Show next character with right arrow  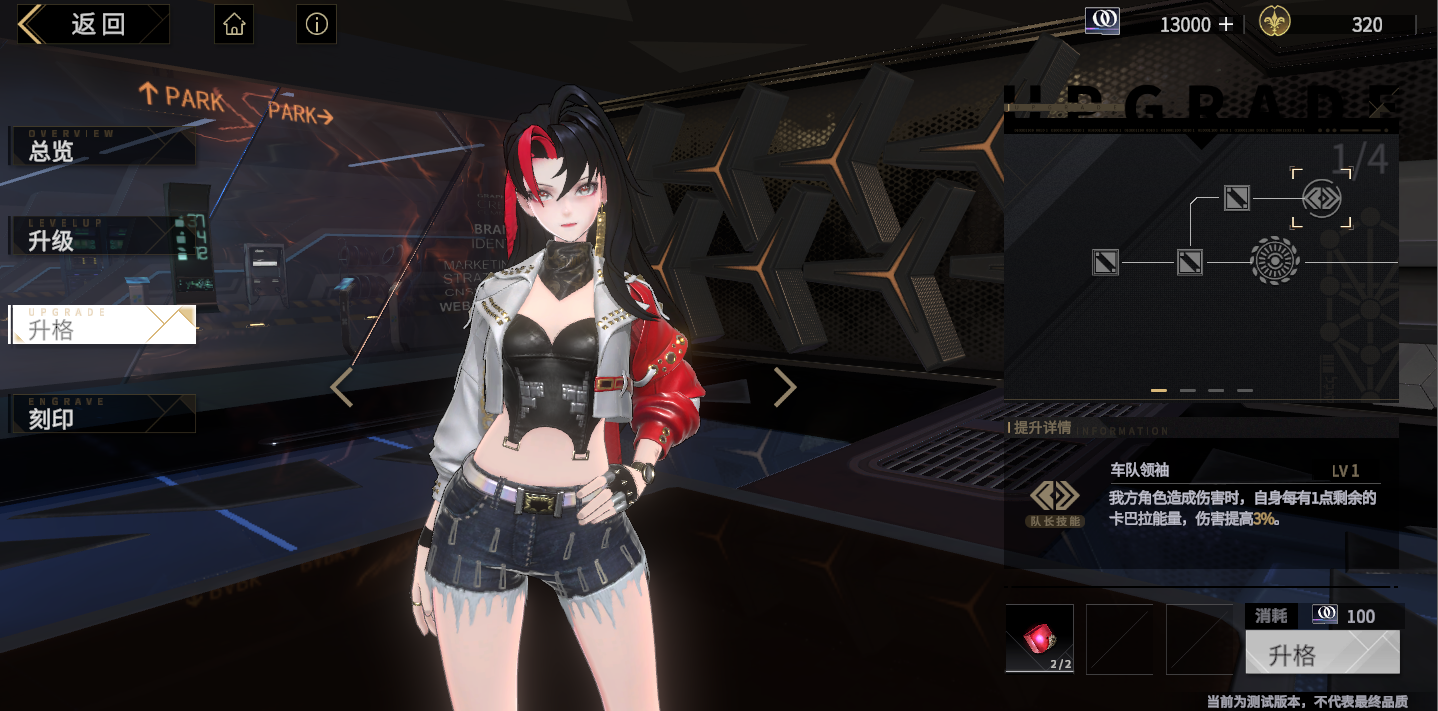coord(785,388)
